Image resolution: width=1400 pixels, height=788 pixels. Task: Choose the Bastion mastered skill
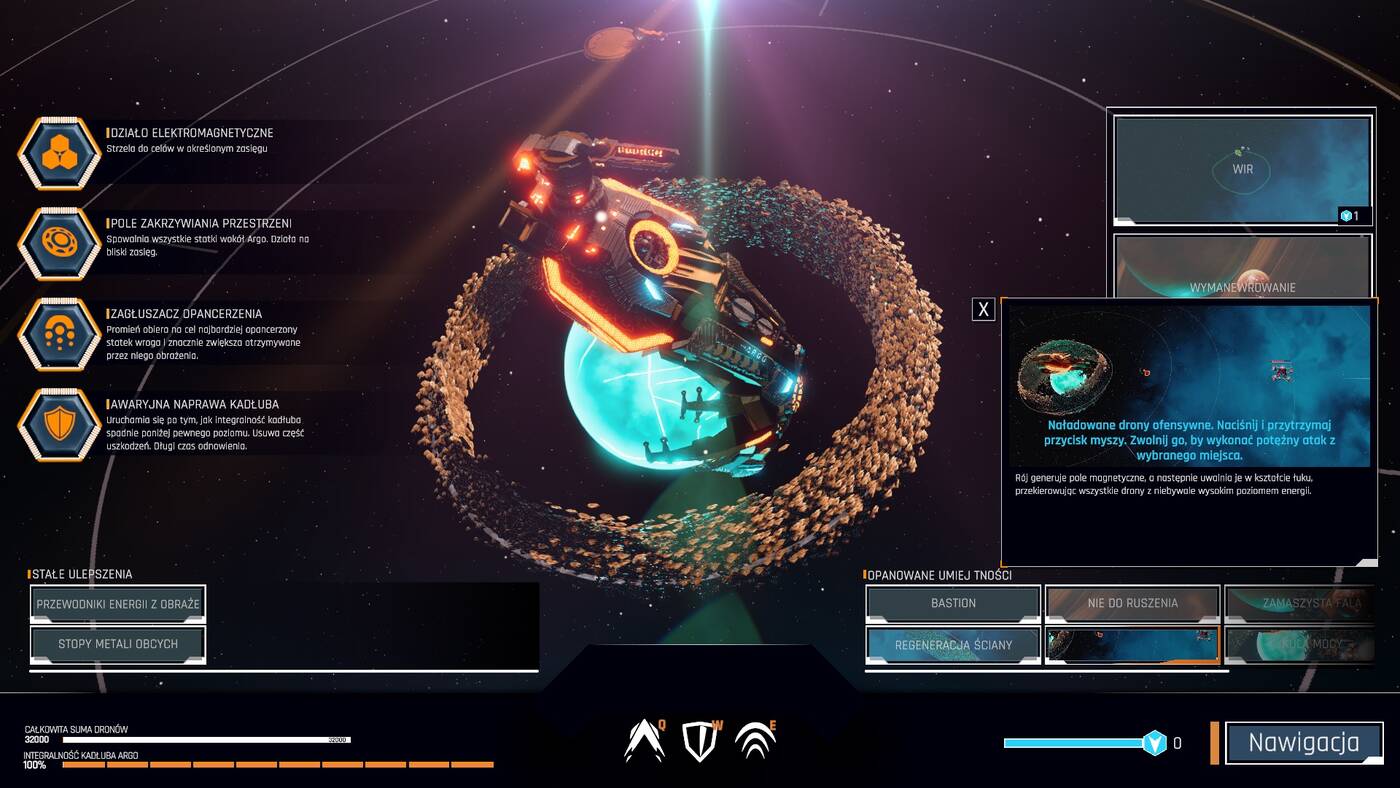point(953,604)
